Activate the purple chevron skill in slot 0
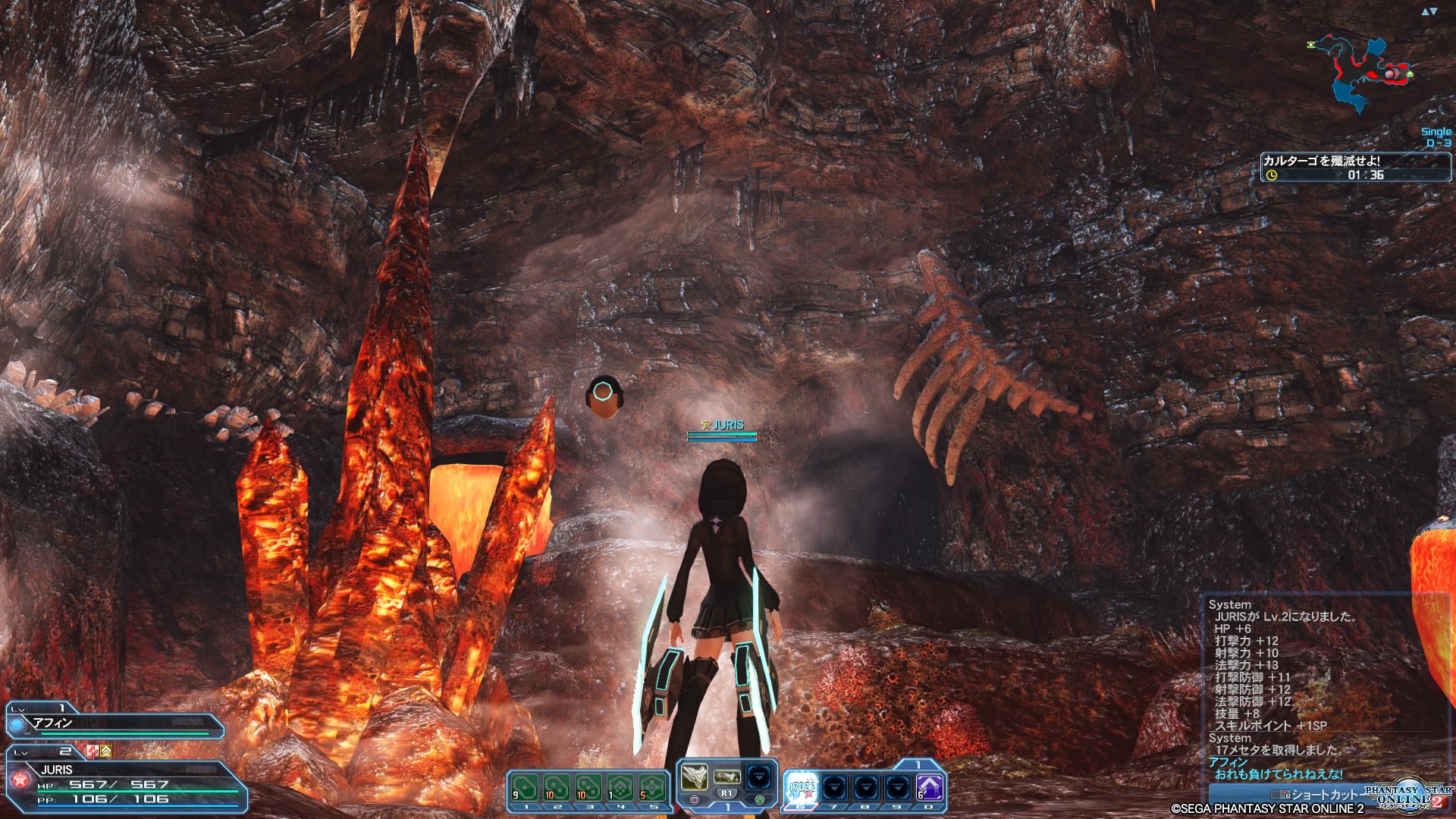1456x819 pixels. point(929,787)
